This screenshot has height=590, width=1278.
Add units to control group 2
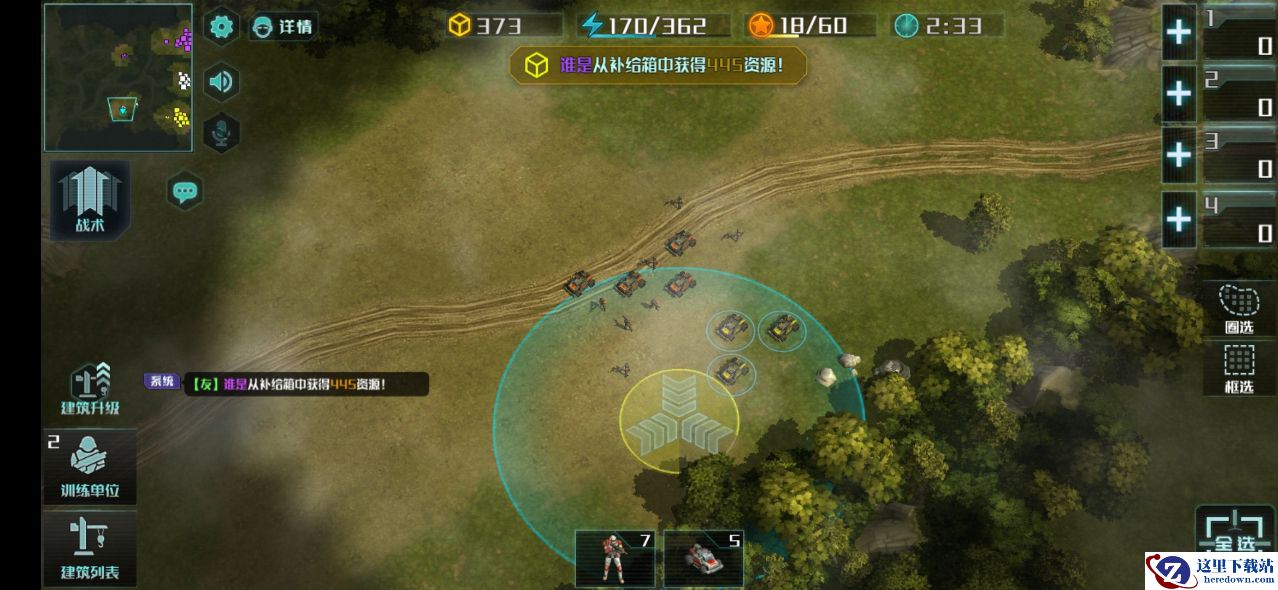1180,94
